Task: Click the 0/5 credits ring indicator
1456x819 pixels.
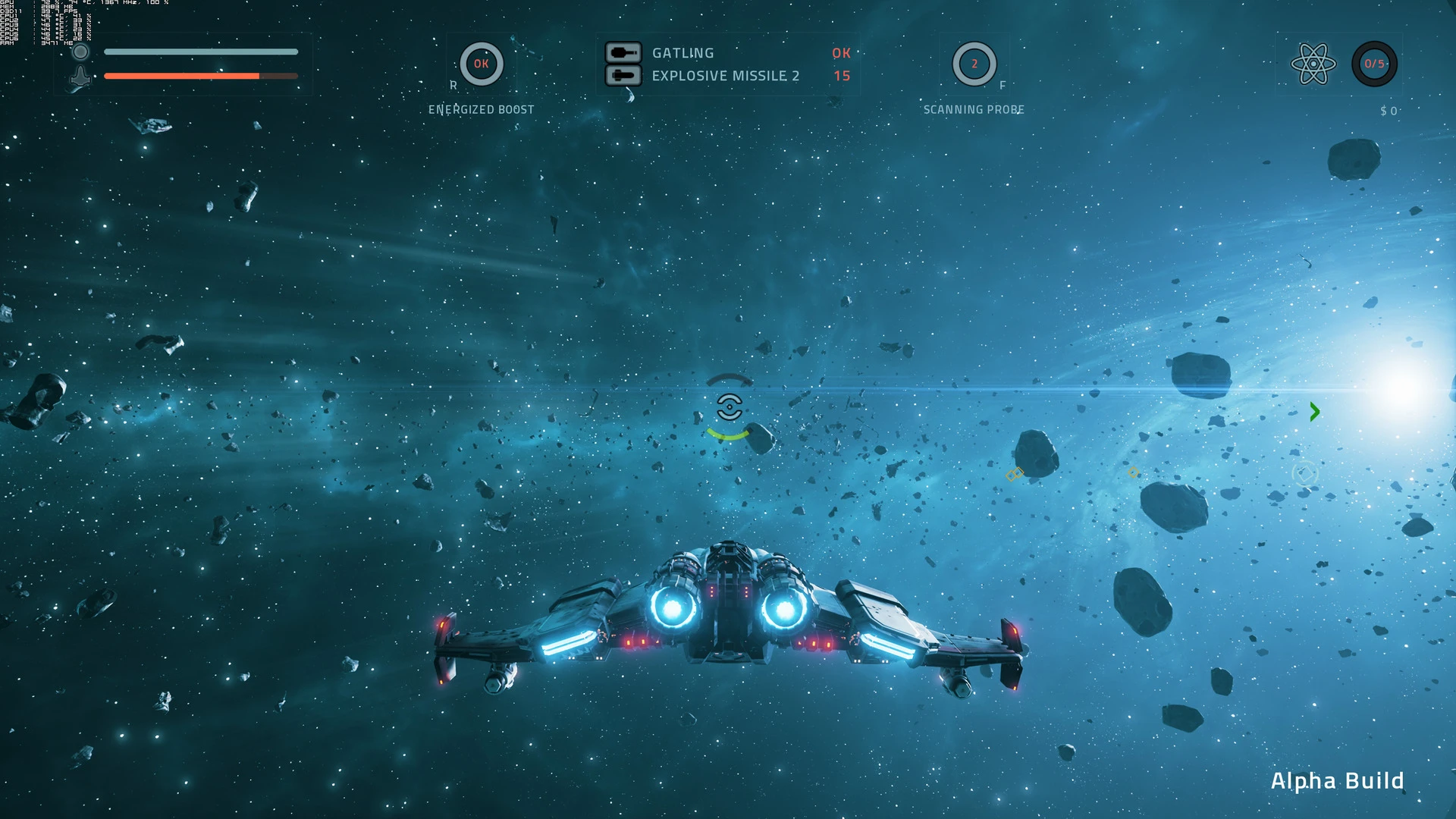Action: click(x=1374, y=64)
